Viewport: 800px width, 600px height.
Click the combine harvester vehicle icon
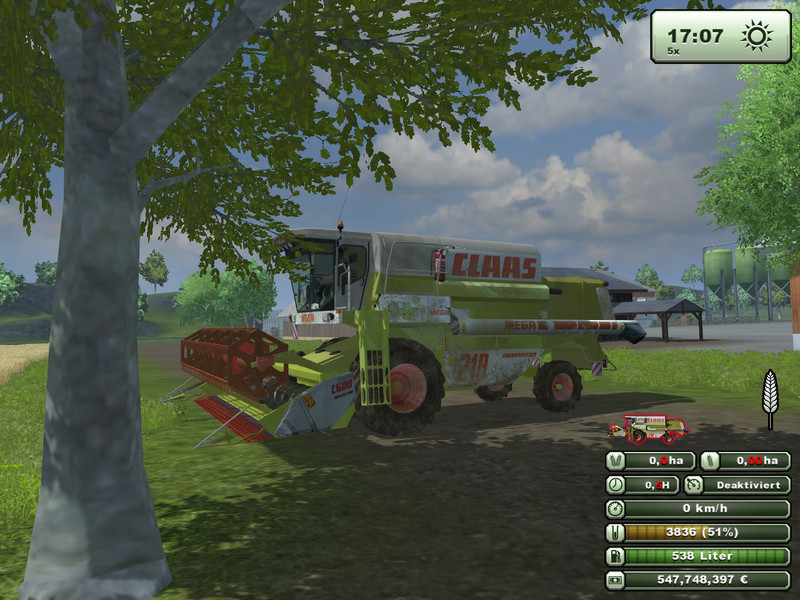click(648, 427)
